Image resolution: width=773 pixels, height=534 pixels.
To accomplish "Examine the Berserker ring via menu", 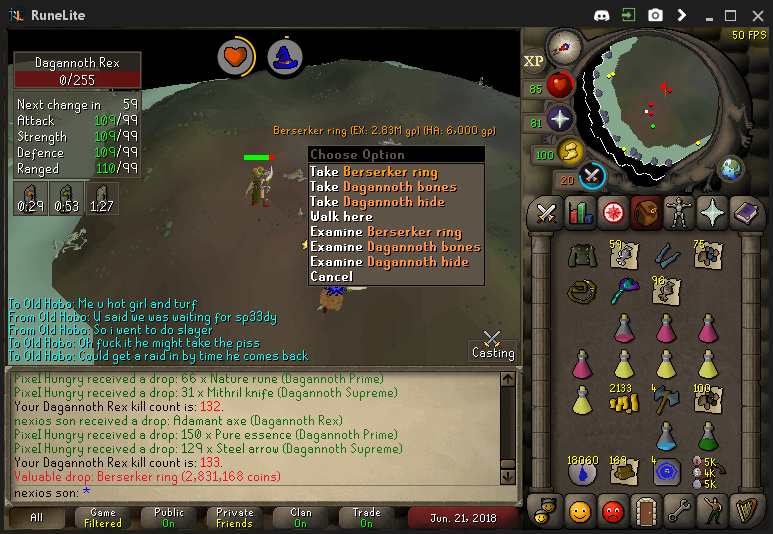I will pyautogui.click(x=386, y=232).
